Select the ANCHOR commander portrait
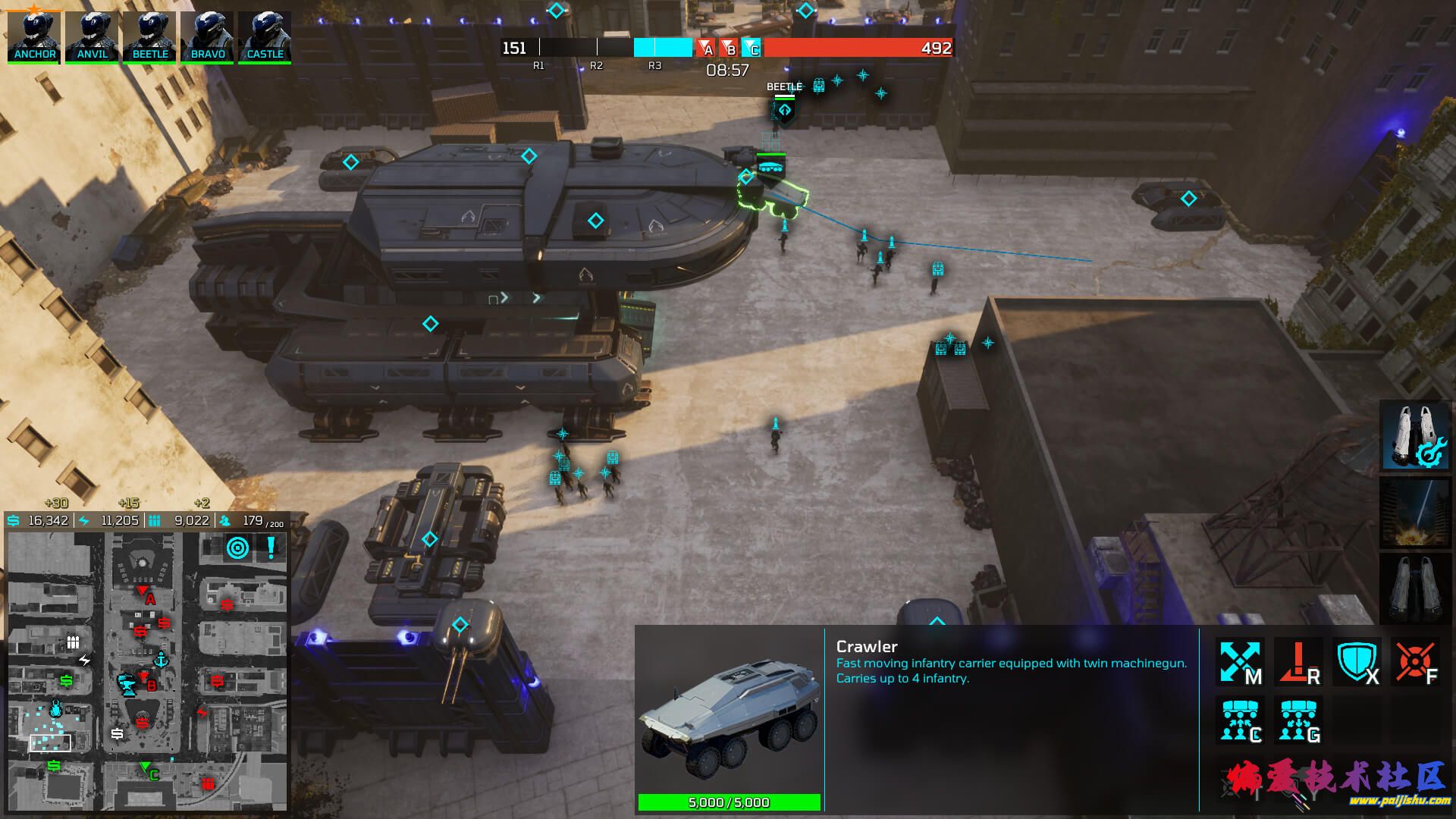1456x819 pixels. pyautogui.click(x=34, y=36)
